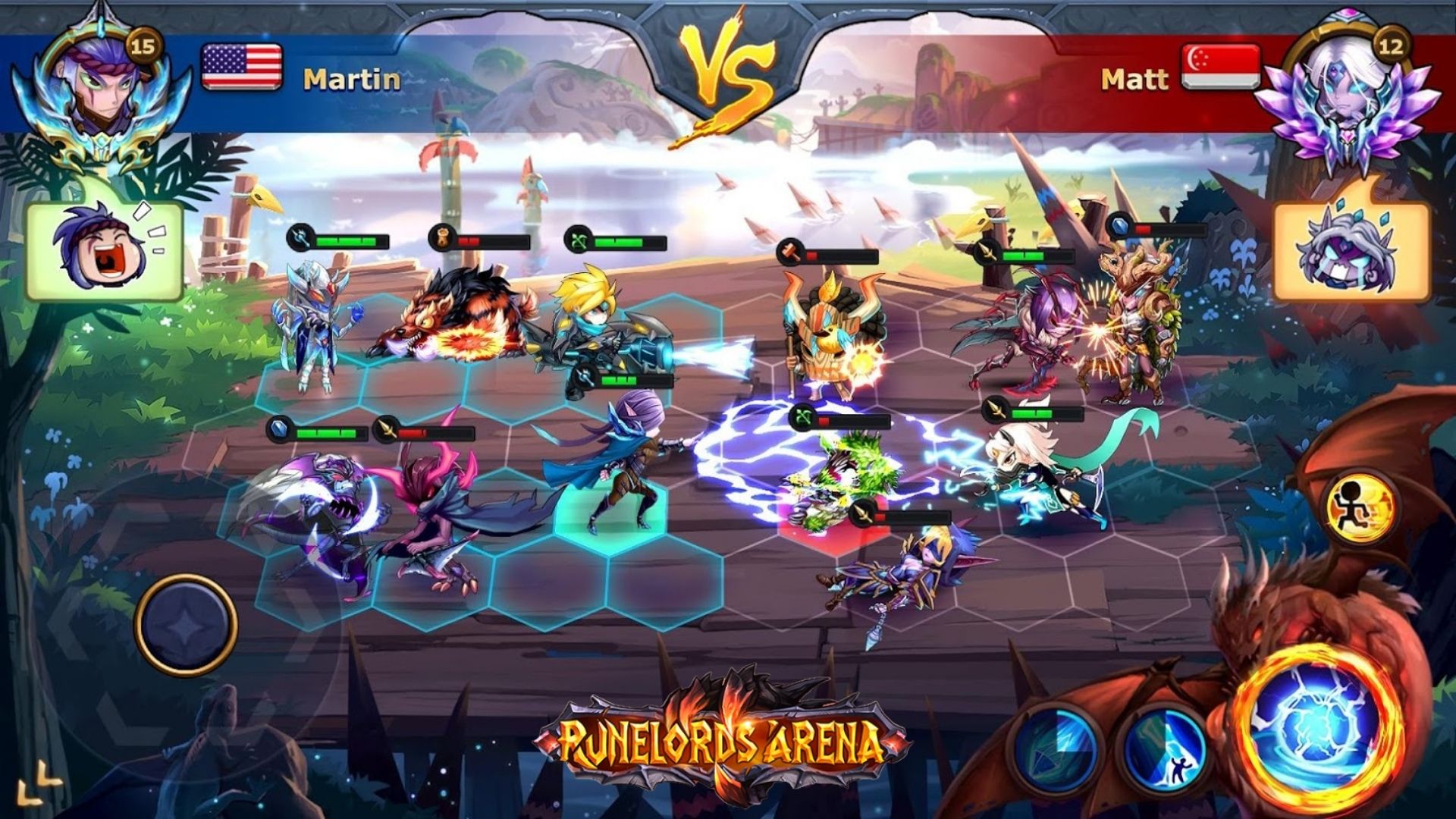Click the virtual joystick knob
The width and height of the screenshot is (1456, 819).
coord(186,626)
